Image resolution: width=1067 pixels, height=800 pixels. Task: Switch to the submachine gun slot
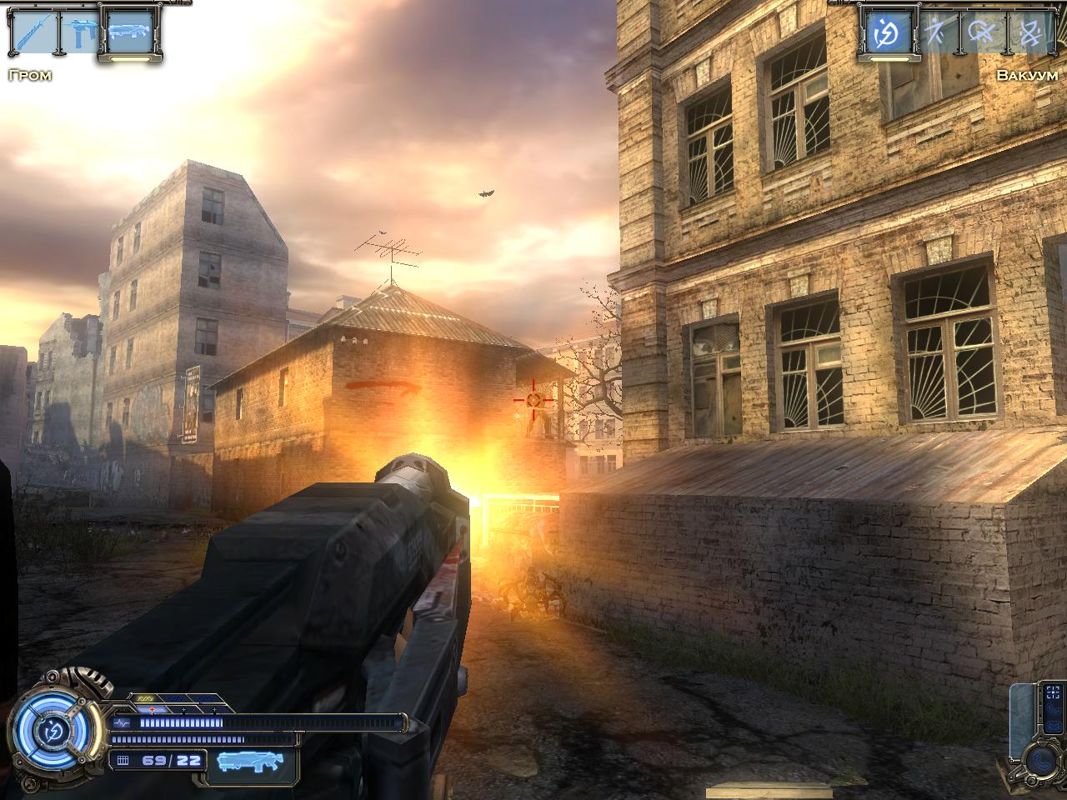[x=80, y=31]
